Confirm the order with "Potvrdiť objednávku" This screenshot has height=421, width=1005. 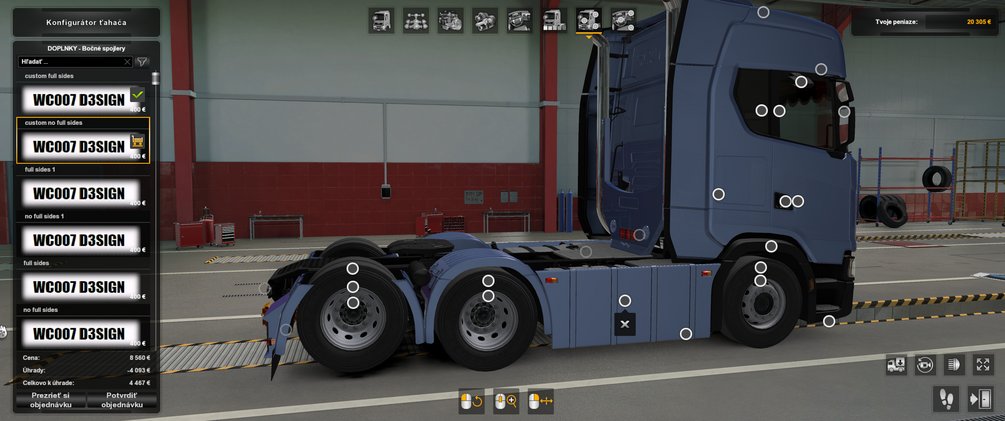click(122, 400)
